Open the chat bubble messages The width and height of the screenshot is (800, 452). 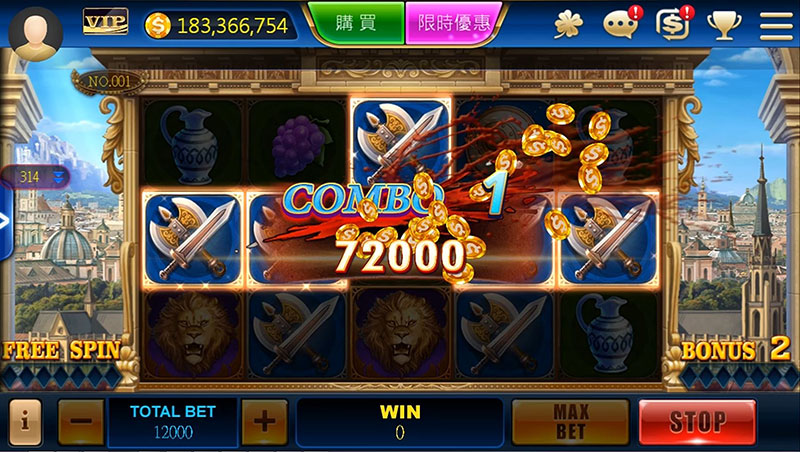click(621, 24)
